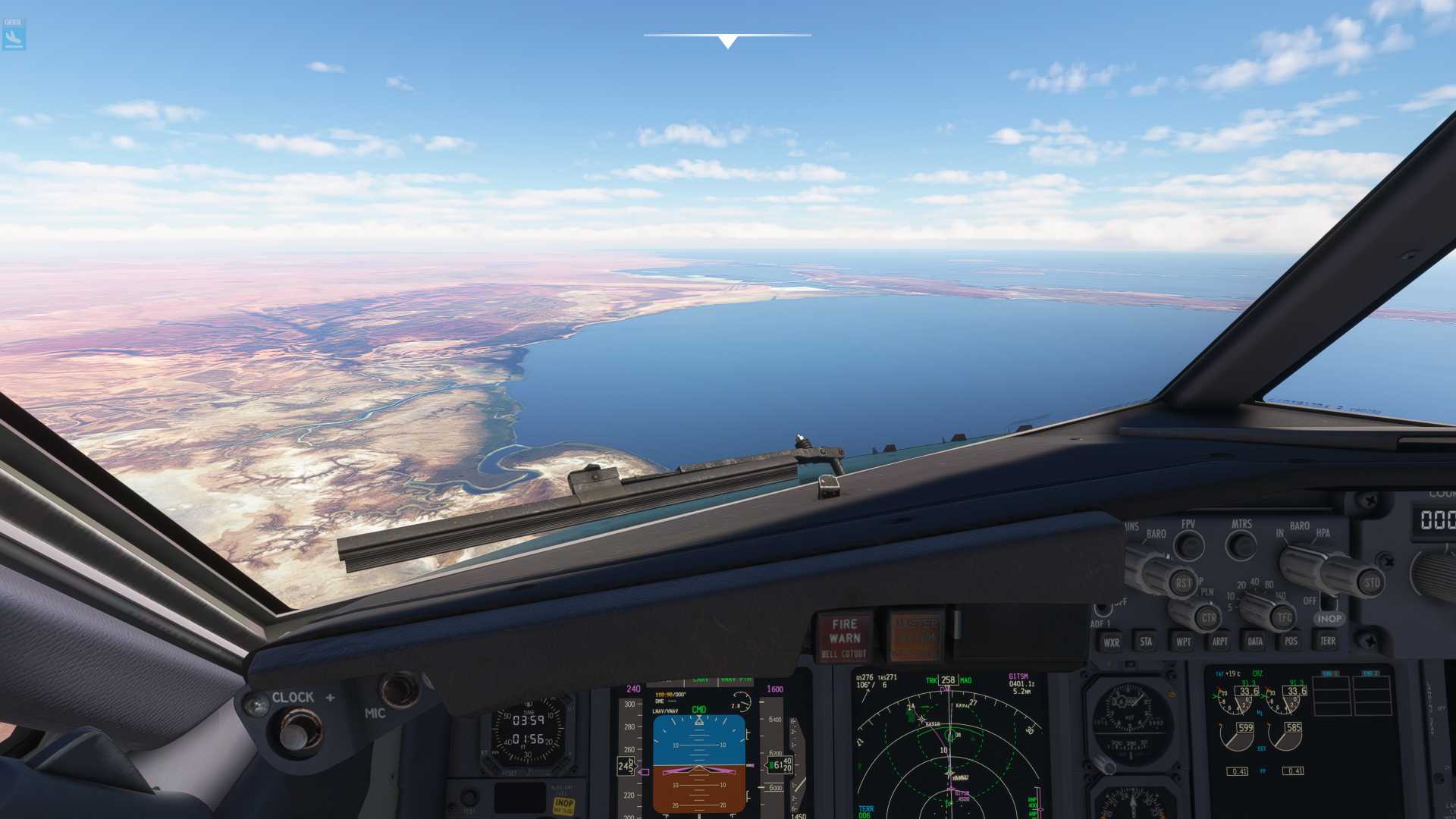Toggle traffic display with the TFC button
This screenshot has height=819, width=1456.
1283,617
